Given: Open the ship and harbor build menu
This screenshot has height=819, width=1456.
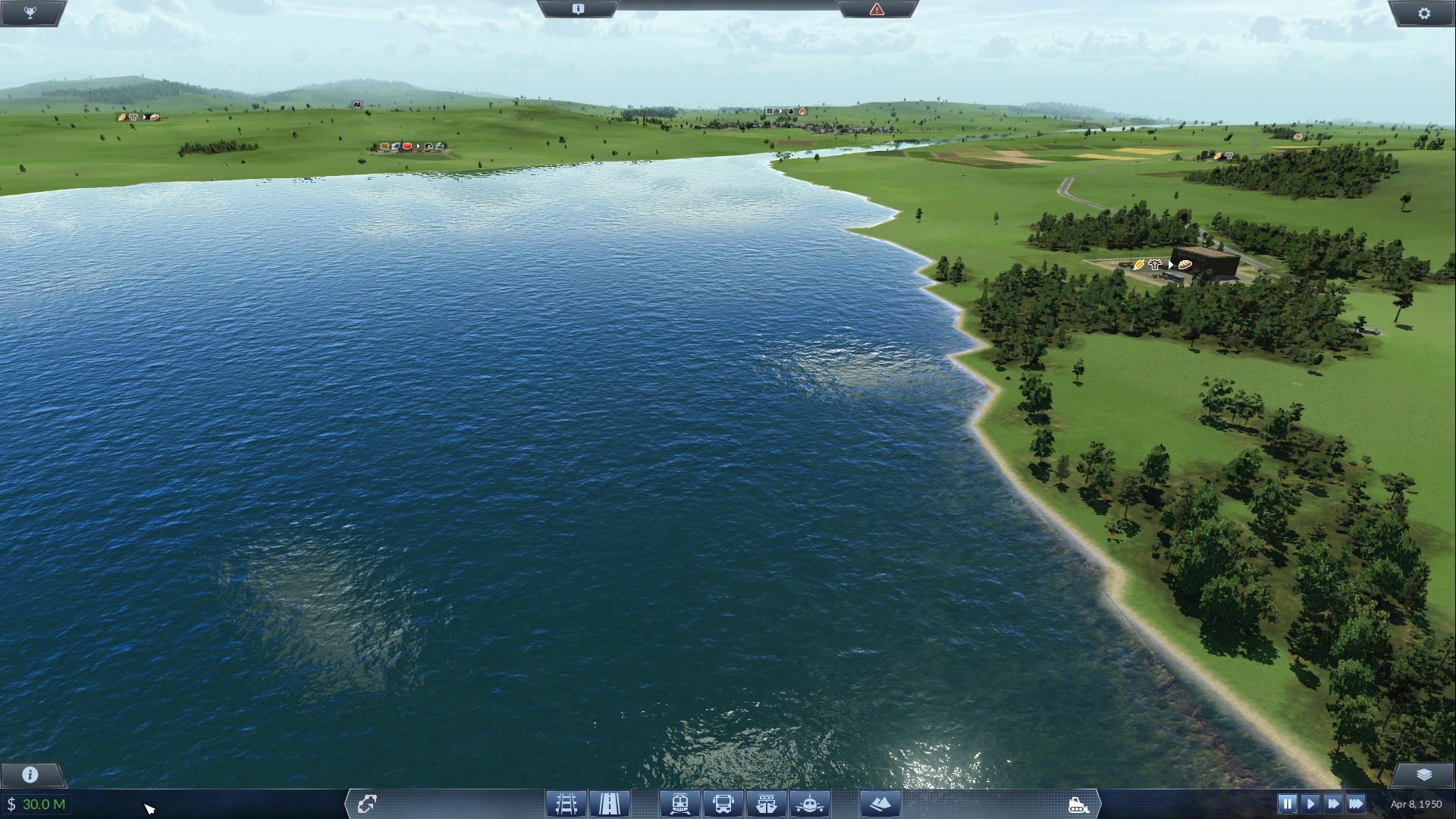Looking at the screenshot, I should point(766,803).
